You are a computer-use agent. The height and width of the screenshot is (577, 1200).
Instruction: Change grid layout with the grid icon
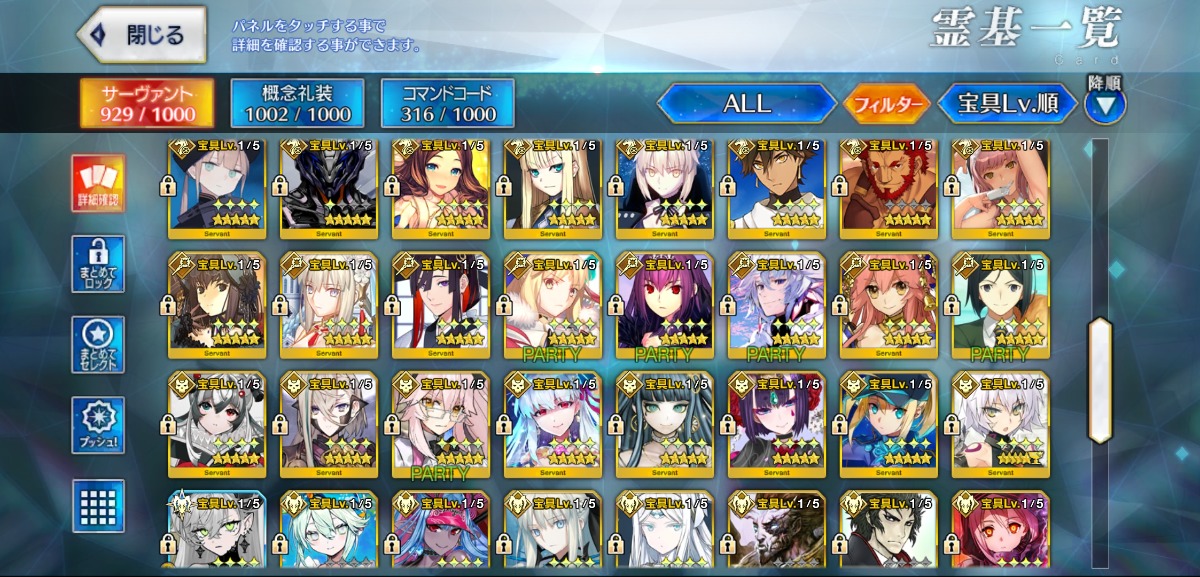pyautogui.click(x=98, y=505)
